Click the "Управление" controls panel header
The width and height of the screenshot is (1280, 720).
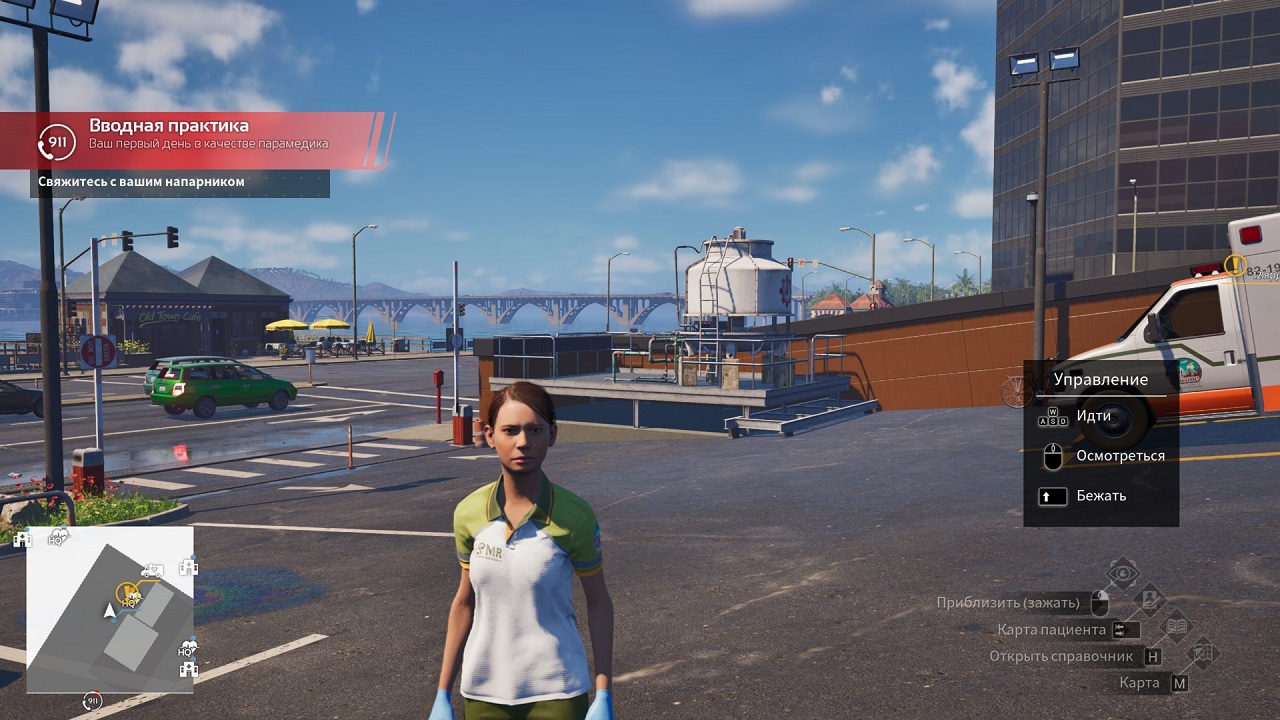tap(1100, 380)
